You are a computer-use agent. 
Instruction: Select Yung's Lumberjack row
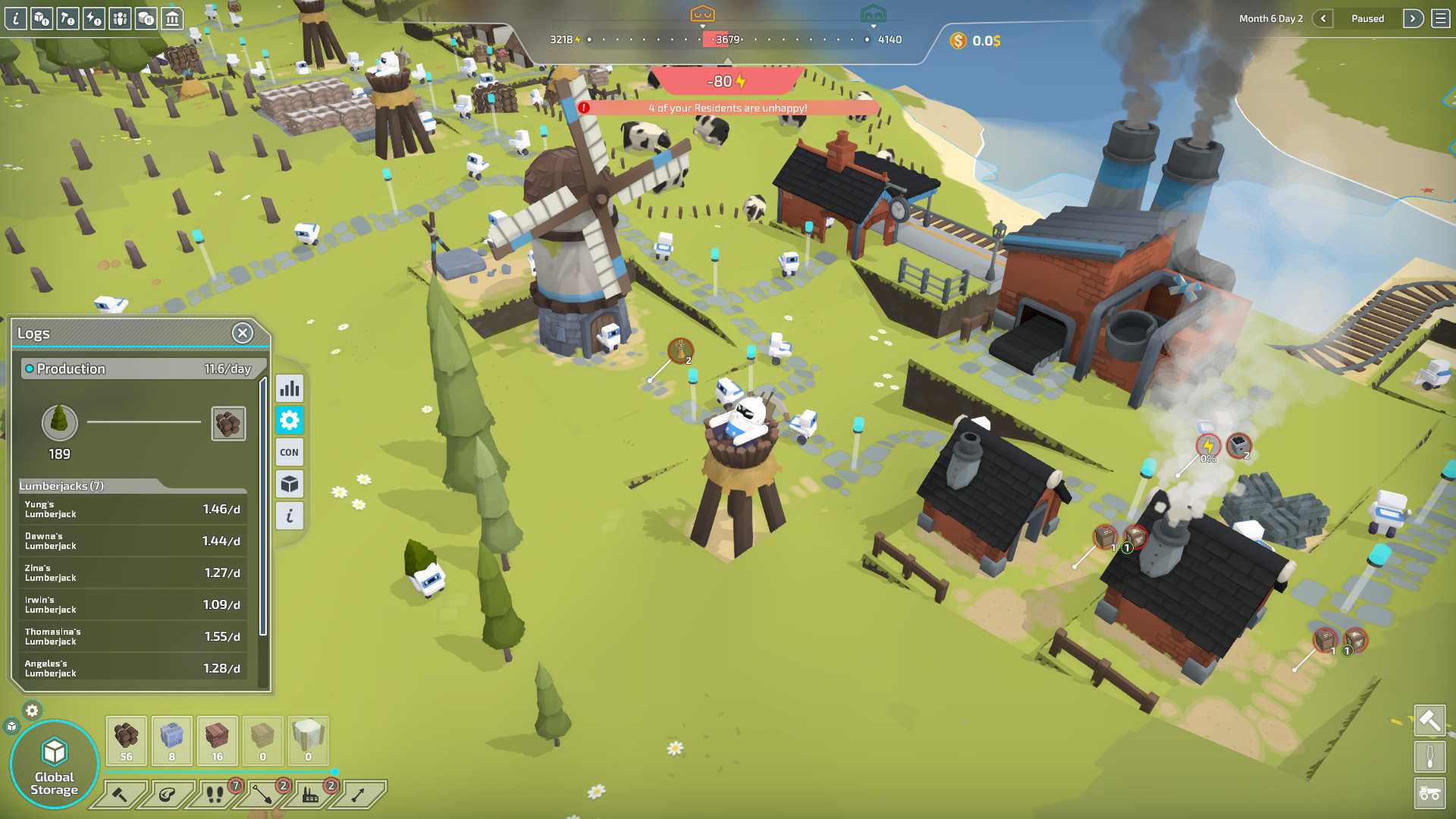[x=132, y=510]
